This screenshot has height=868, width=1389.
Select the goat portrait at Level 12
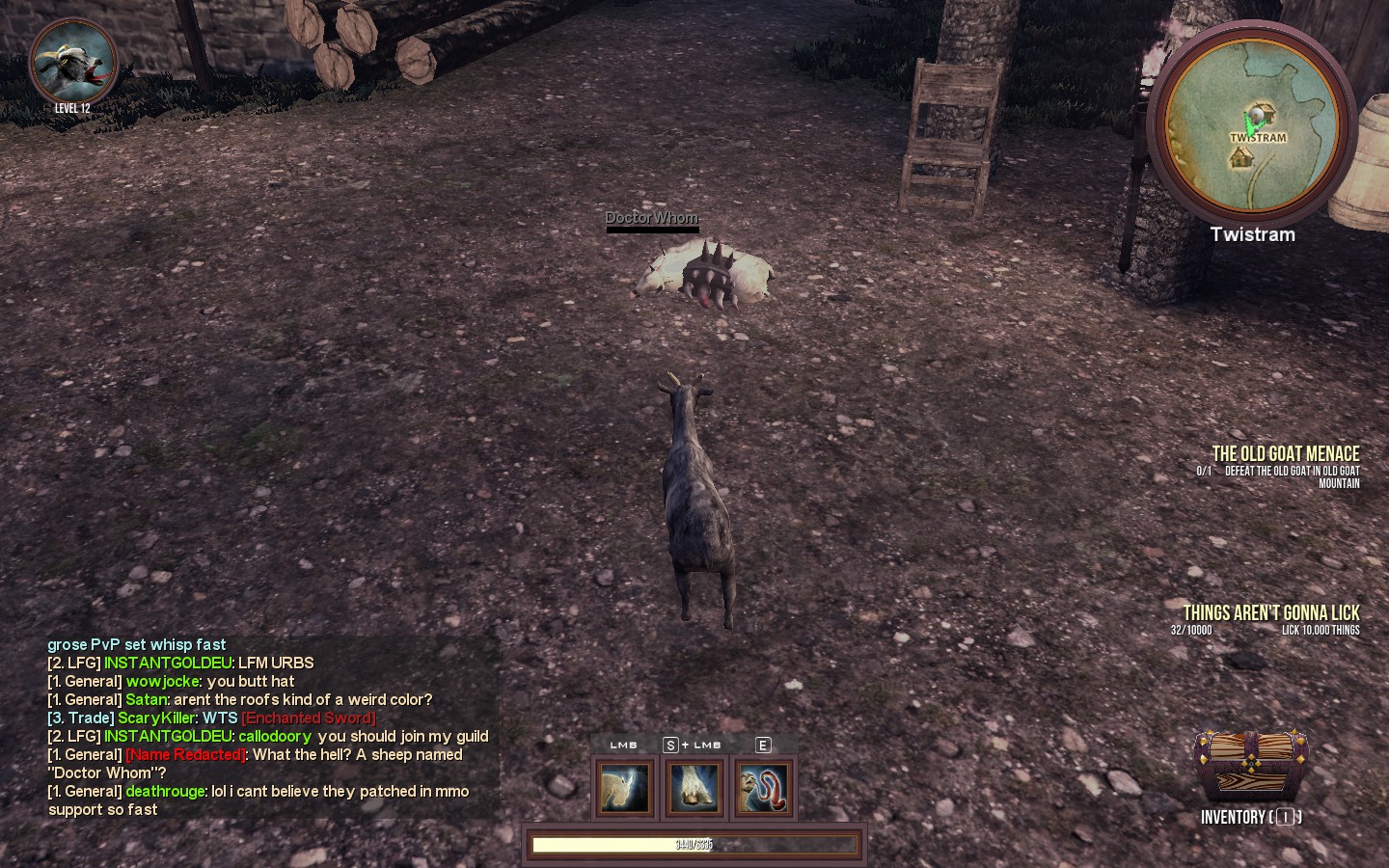pyautogui.click(x=73, y=64)
